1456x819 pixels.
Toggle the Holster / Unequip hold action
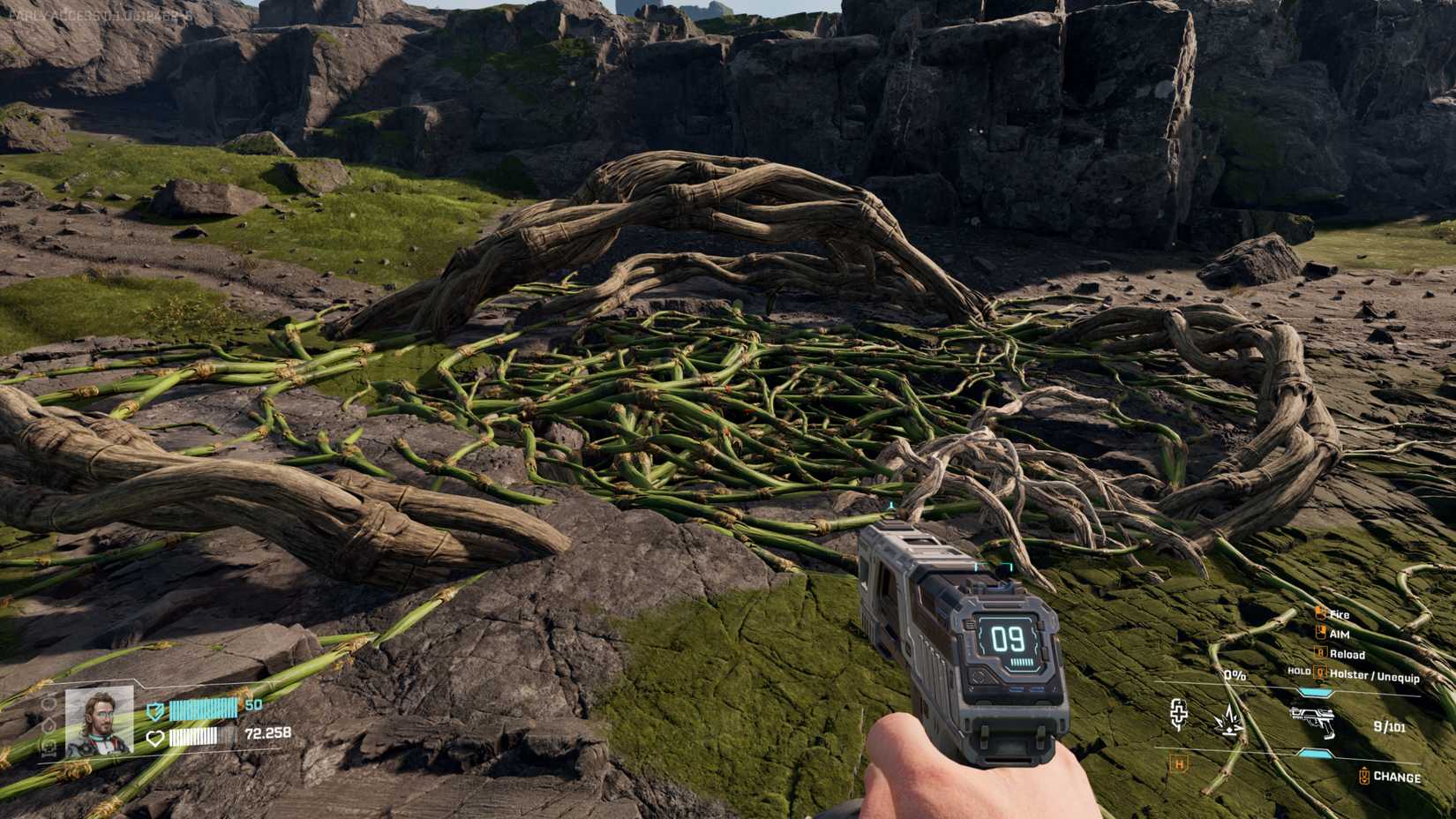pos(1320,673)
